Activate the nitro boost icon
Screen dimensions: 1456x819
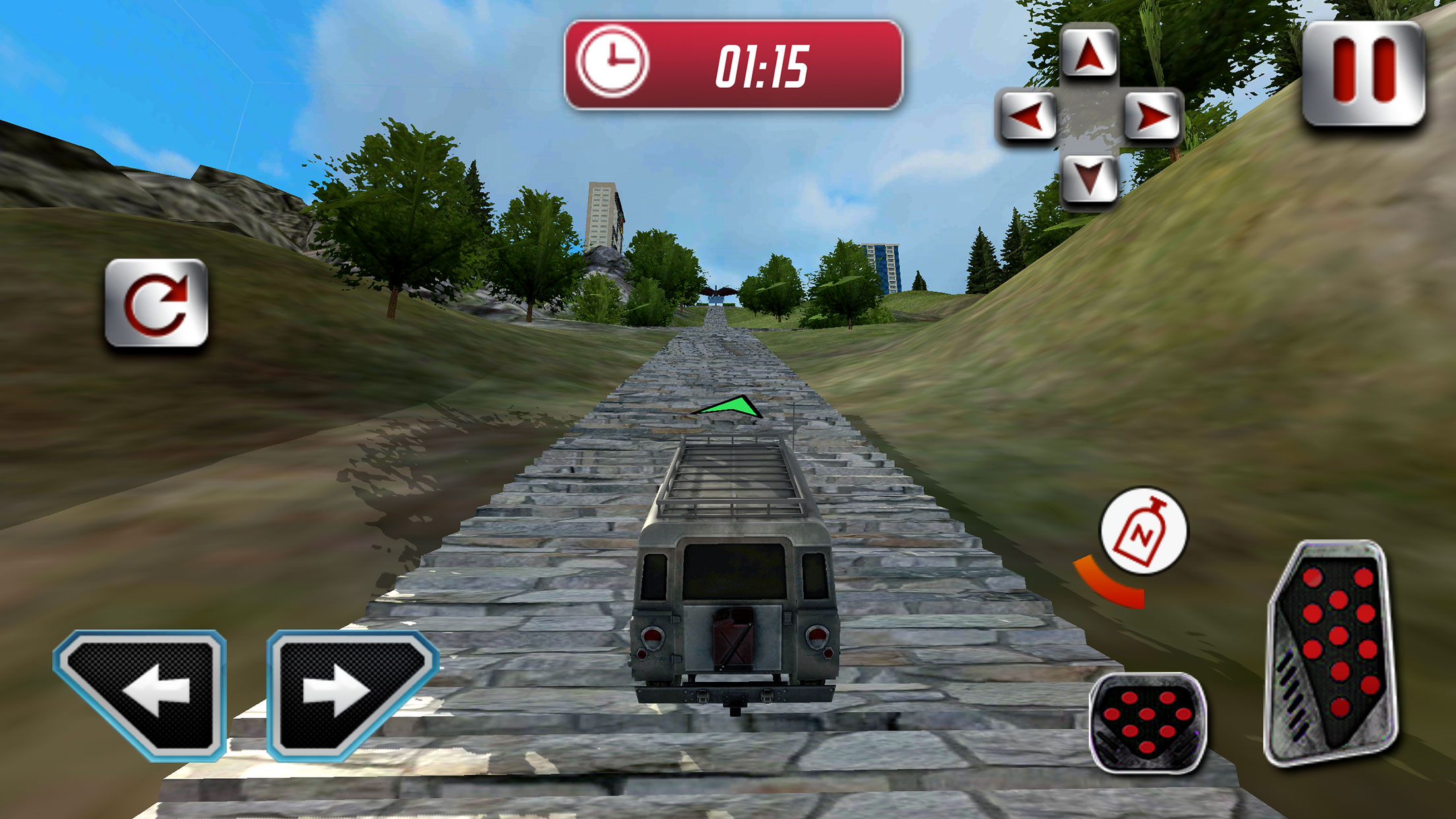(1143, 531)
